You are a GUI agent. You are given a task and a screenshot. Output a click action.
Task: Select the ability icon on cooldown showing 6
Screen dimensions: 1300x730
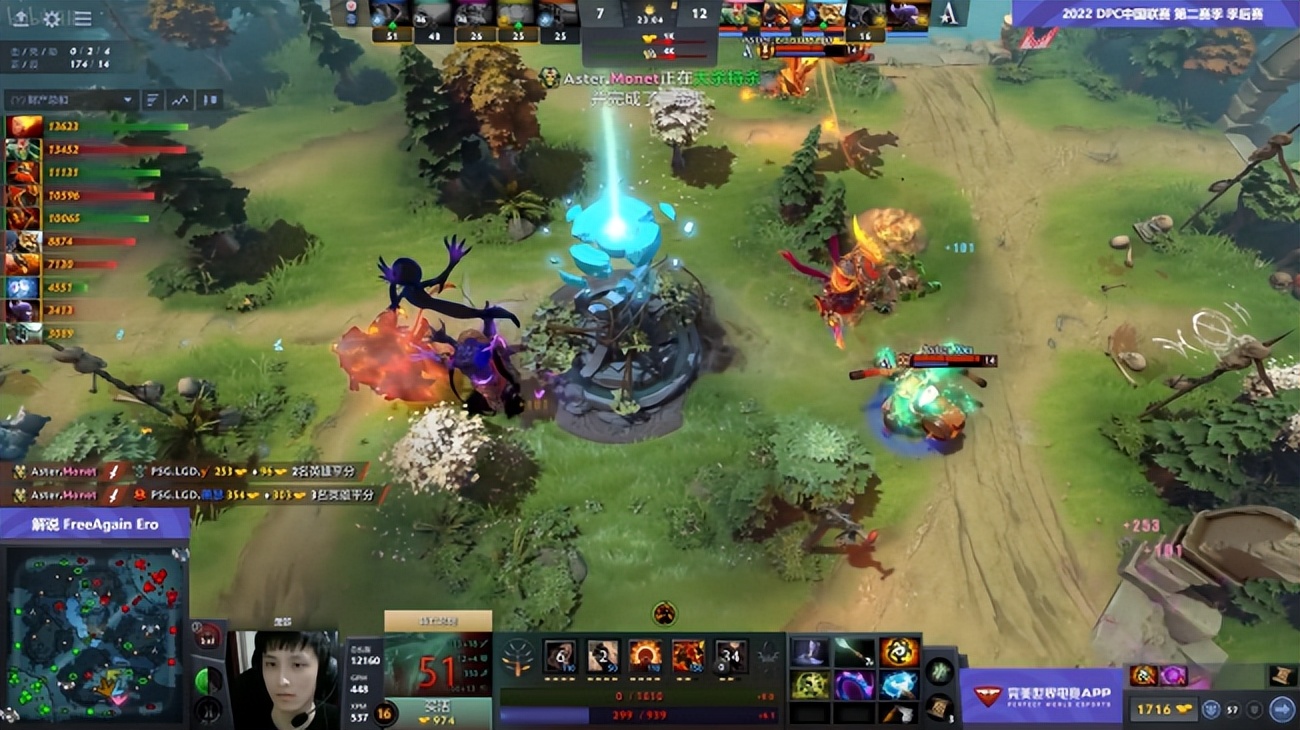coord(560,655)
